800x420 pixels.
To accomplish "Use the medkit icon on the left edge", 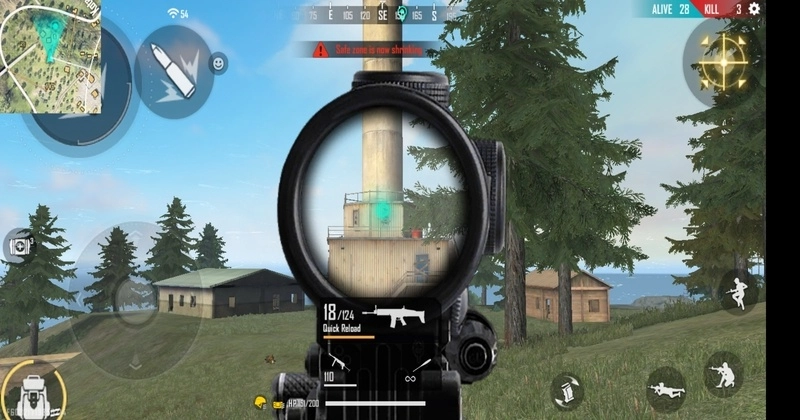I will click(x=18, y=243).
